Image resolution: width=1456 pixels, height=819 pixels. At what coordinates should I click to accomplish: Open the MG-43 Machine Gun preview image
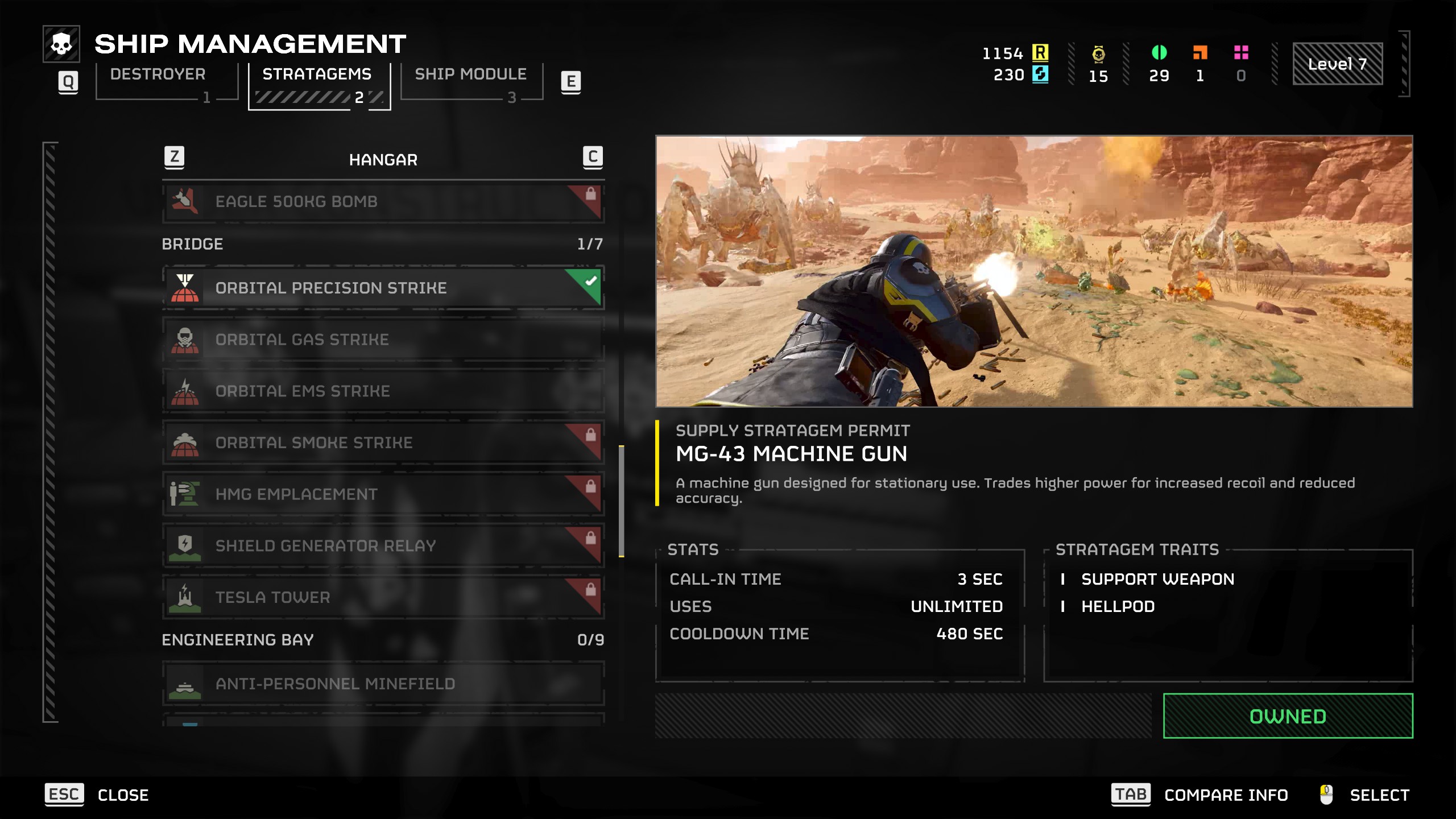pos(1033,271)
